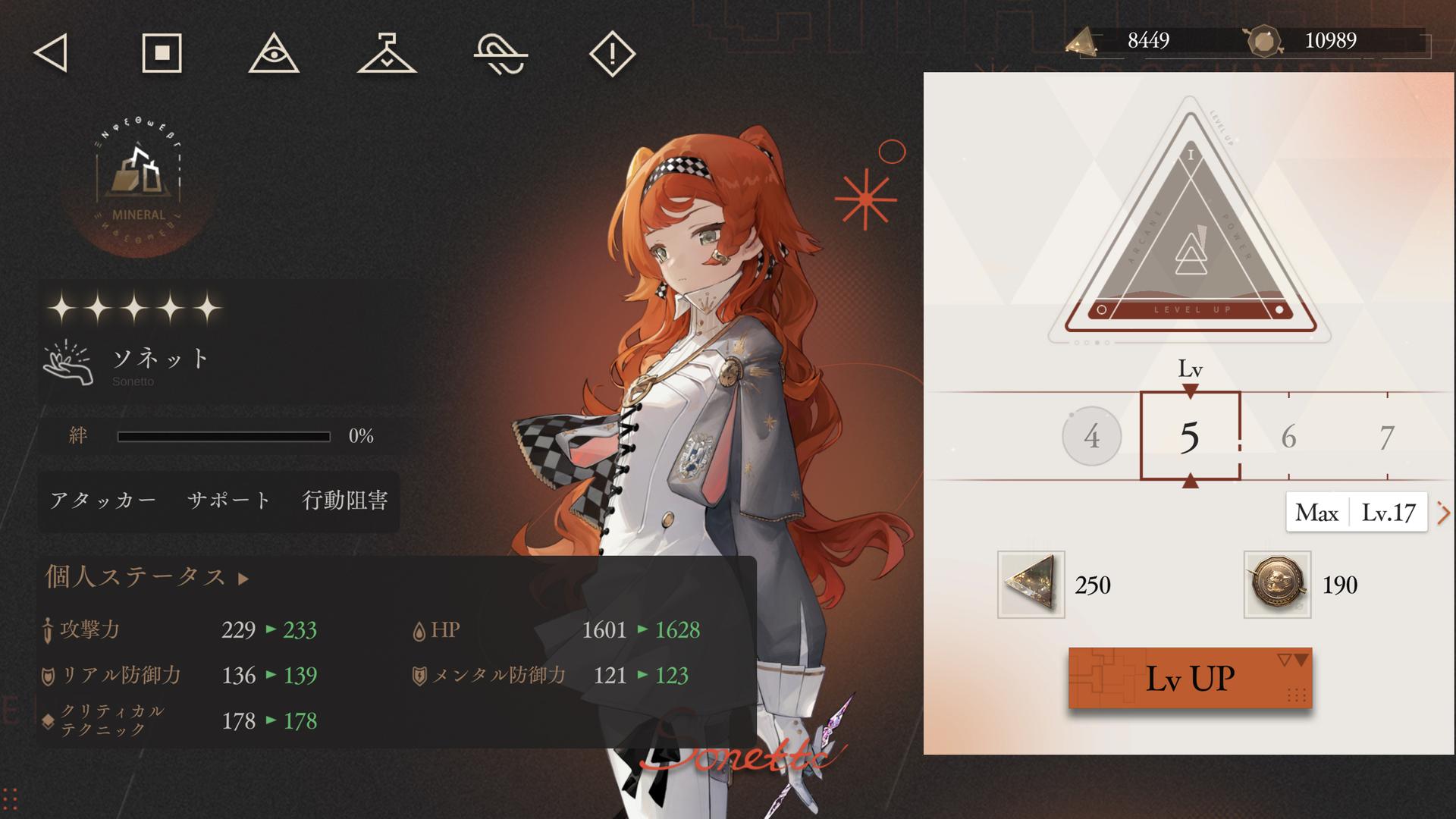Open the looped psychube icon

500,55
